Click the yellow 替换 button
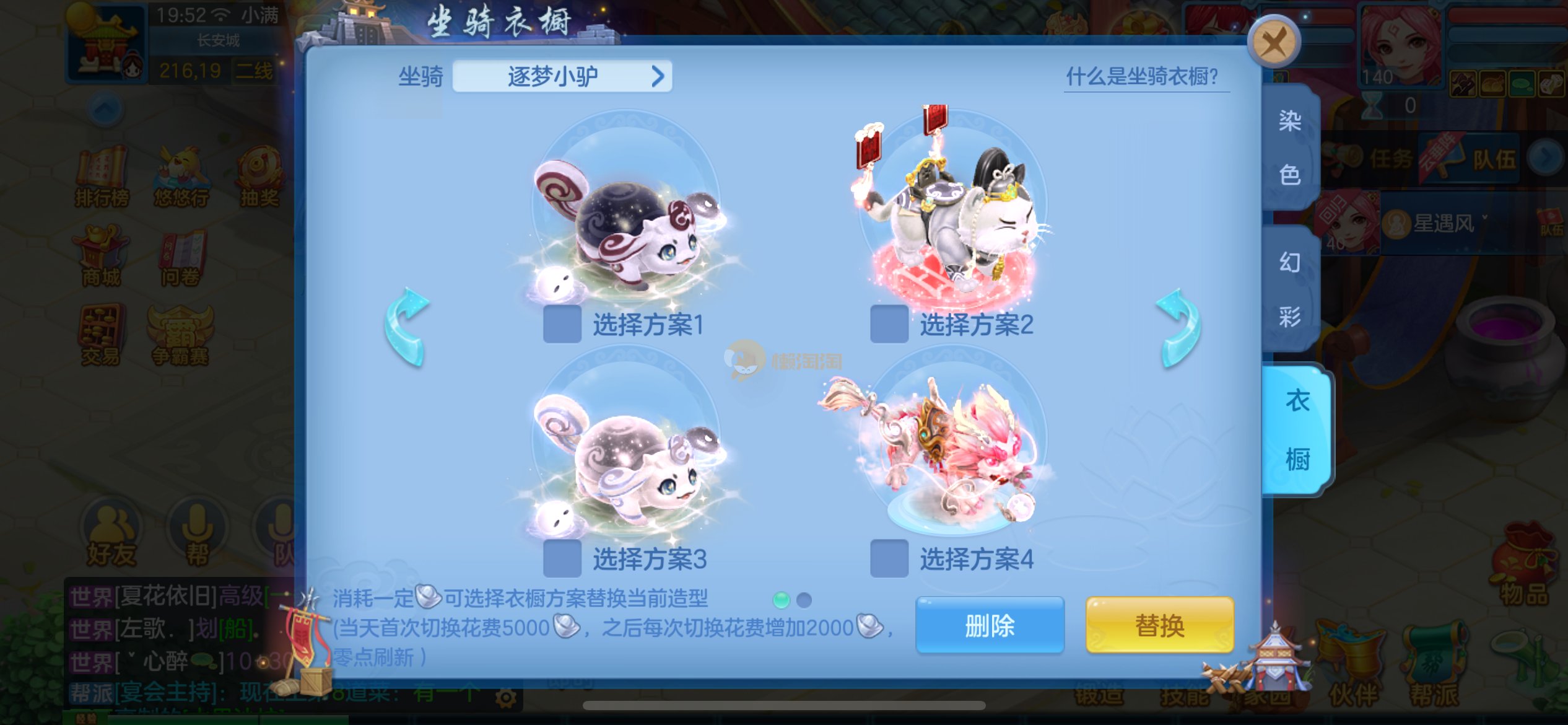1568x725 pixels. point(1159,625)
